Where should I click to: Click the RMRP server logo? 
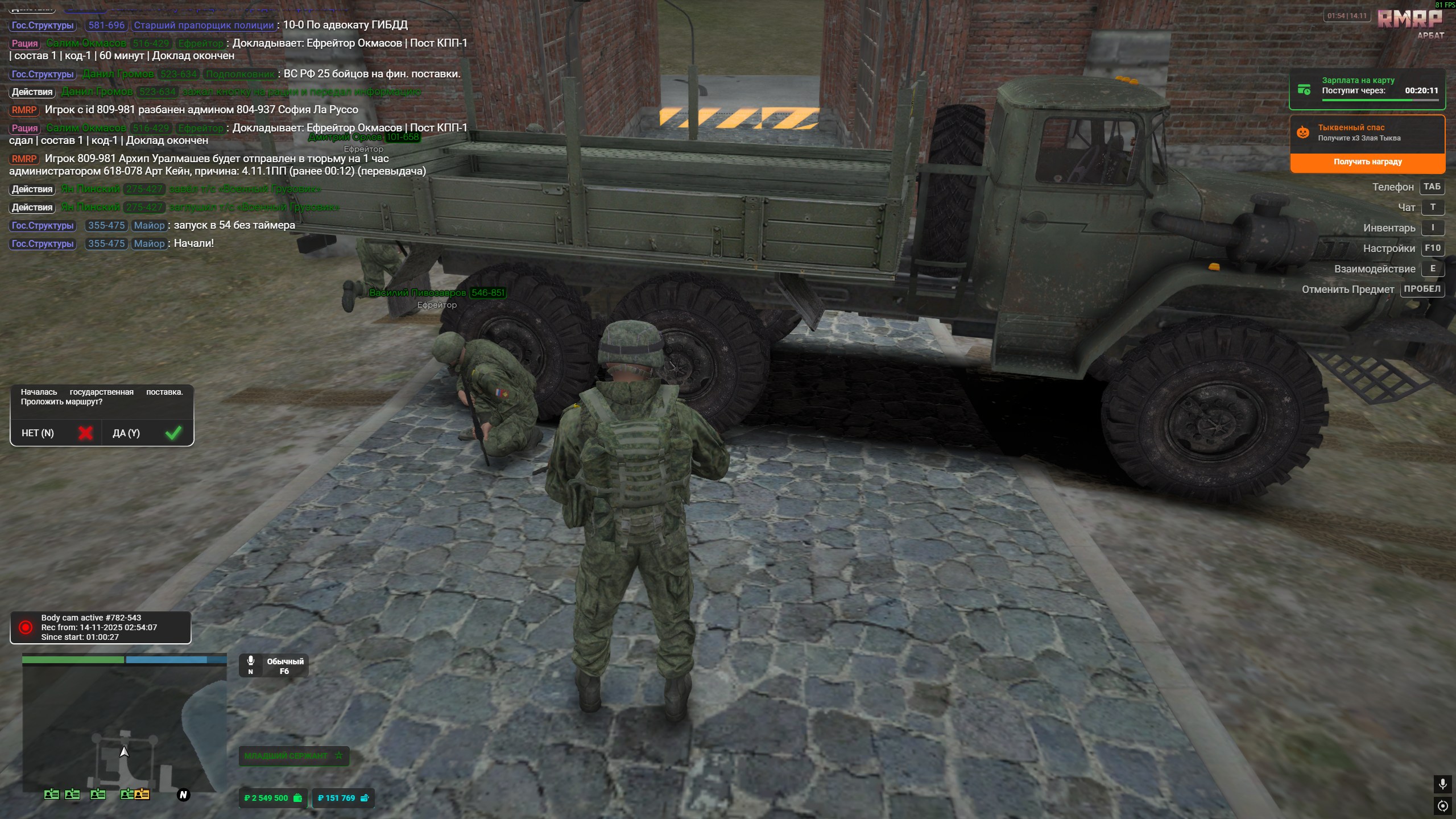(1410, 20)
